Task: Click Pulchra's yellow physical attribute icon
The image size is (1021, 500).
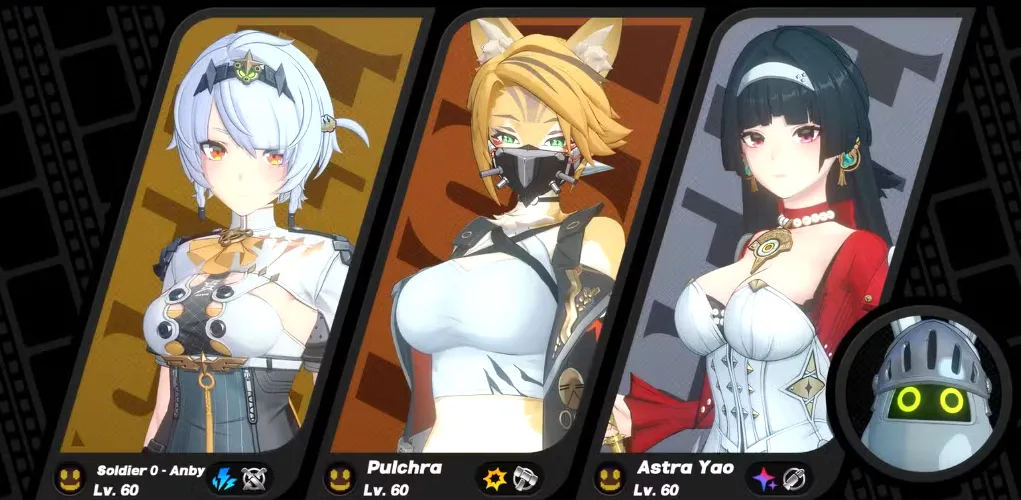Action: 493,477
